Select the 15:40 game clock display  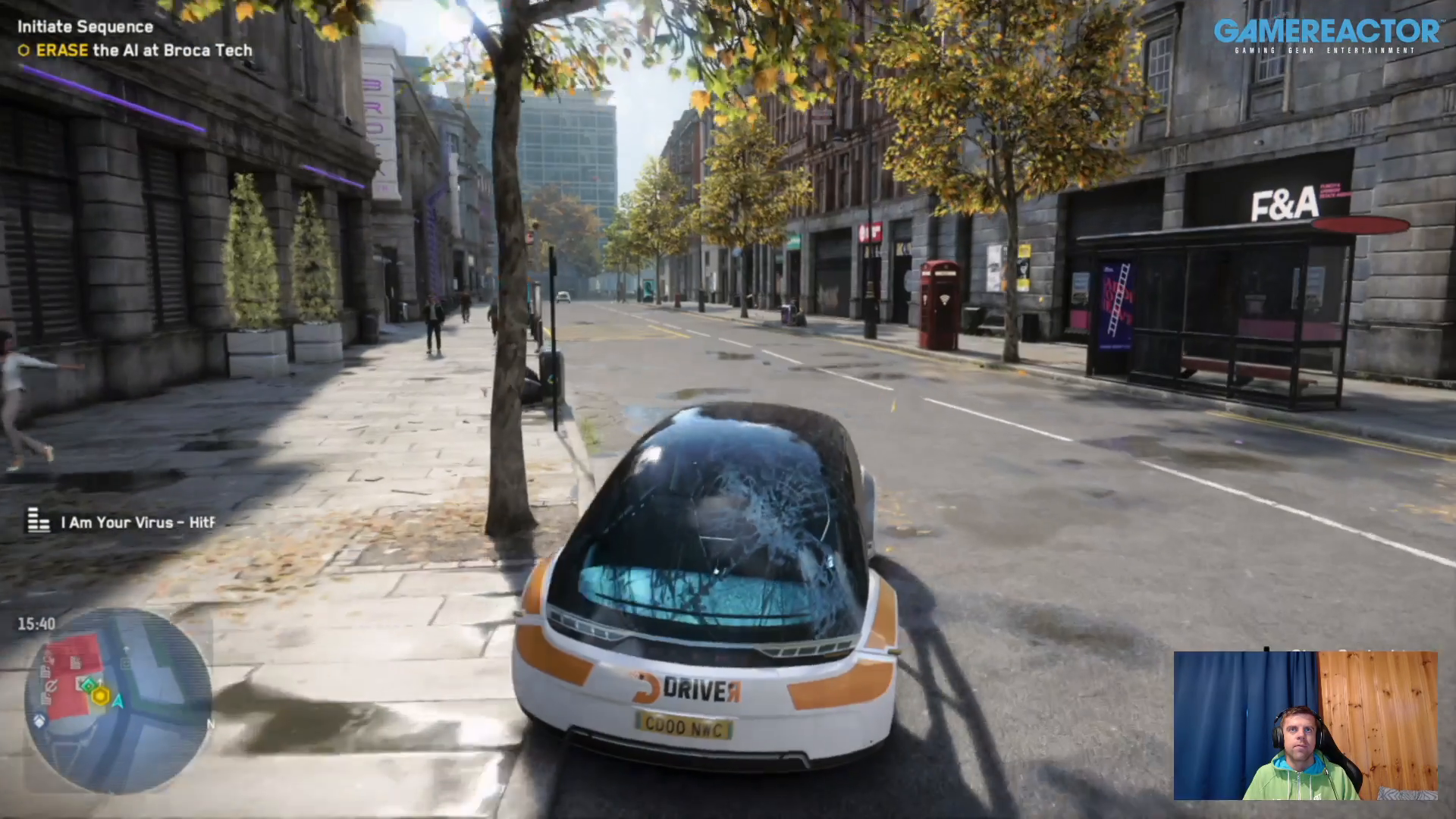click(x=36, y=623)
